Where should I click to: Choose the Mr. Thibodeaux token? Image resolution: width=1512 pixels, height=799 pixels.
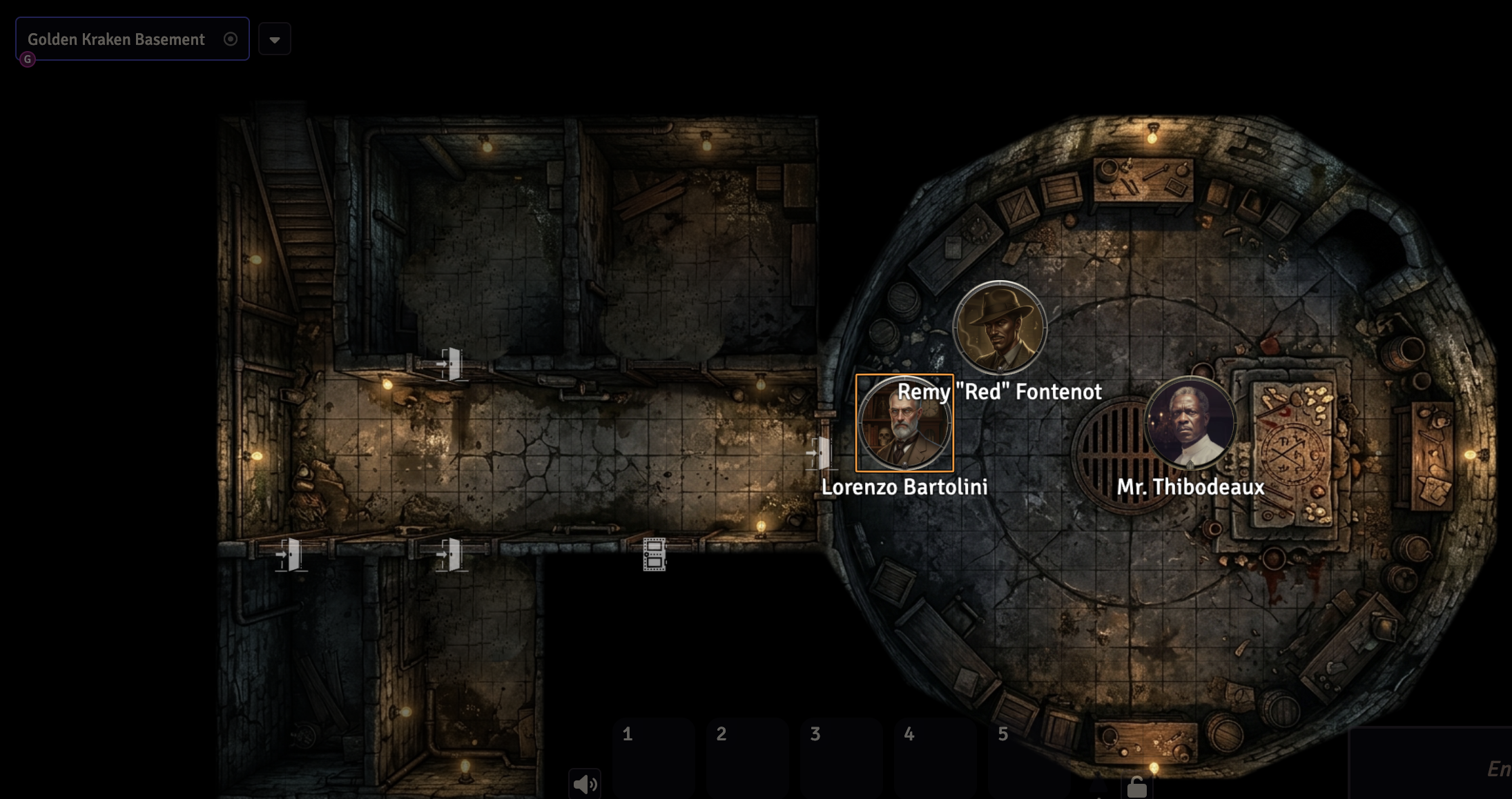pyautogui.click(x=1190, y=422)
